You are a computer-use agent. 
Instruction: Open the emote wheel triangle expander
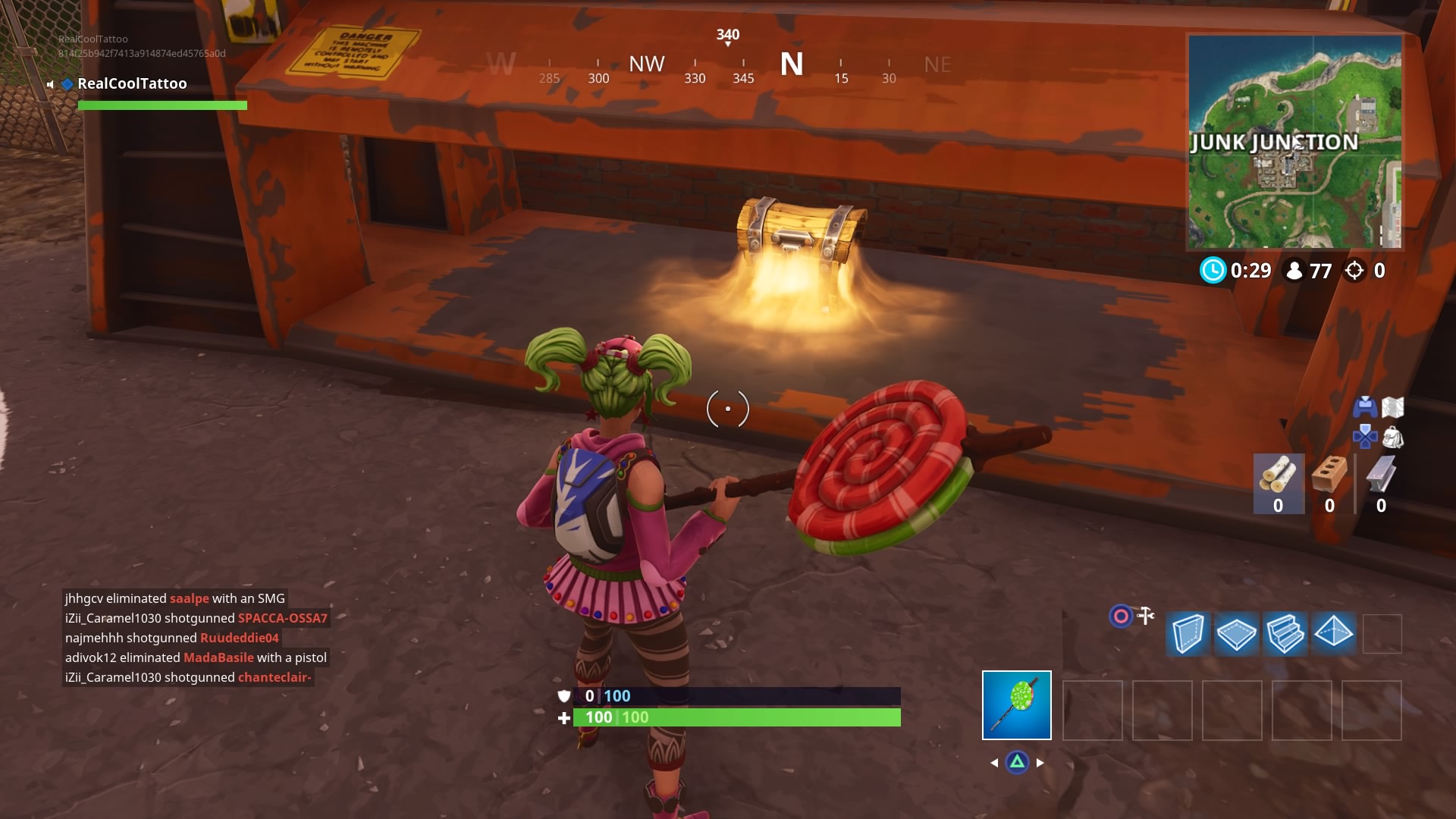pos(1016,763)
